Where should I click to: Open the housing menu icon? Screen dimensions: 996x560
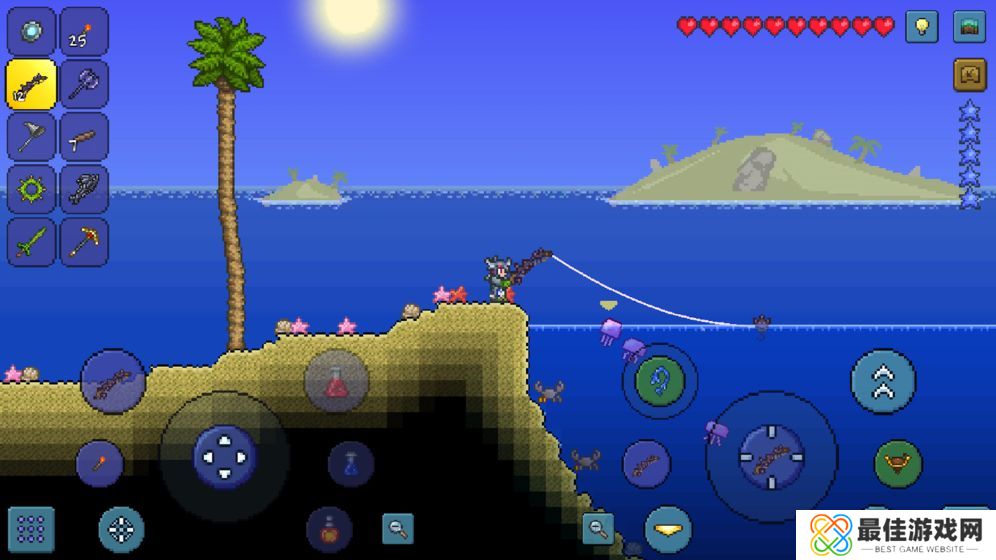969,75
